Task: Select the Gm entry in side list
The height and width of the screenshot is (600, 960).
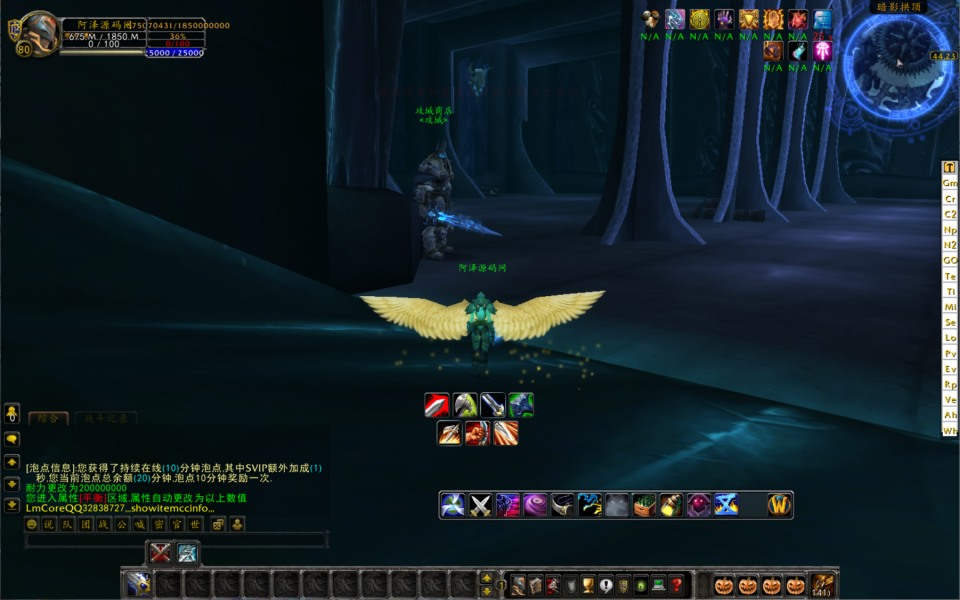Action: (950, 183)
